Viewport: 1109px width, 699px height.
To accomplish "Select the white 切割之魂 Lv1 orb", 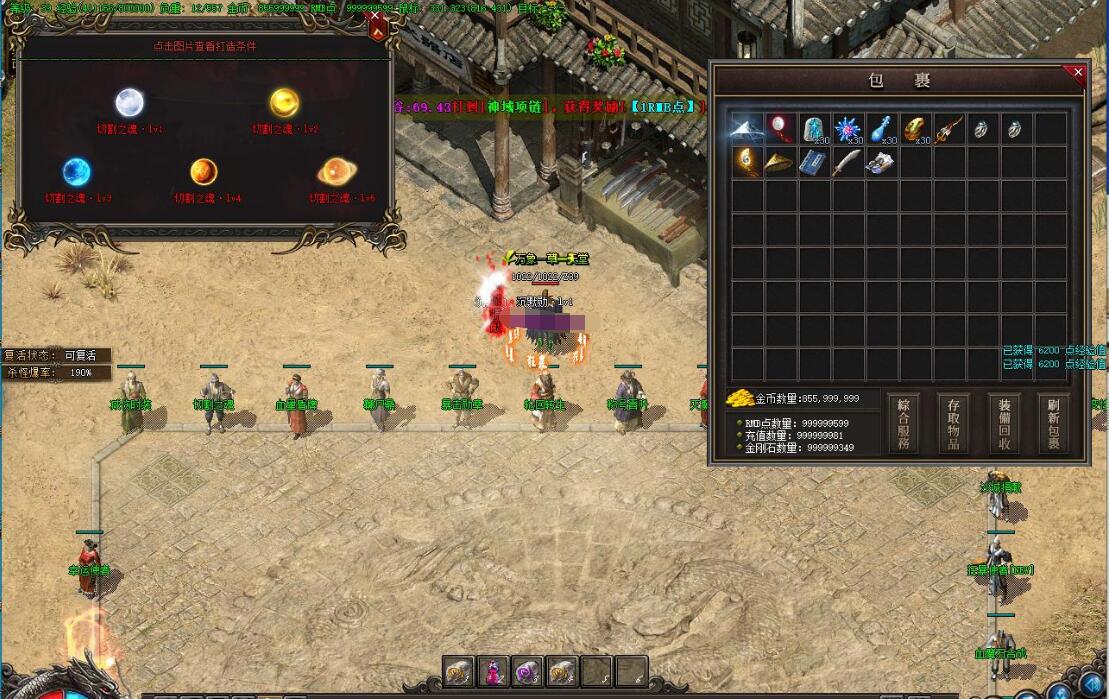I will point(130,102).
